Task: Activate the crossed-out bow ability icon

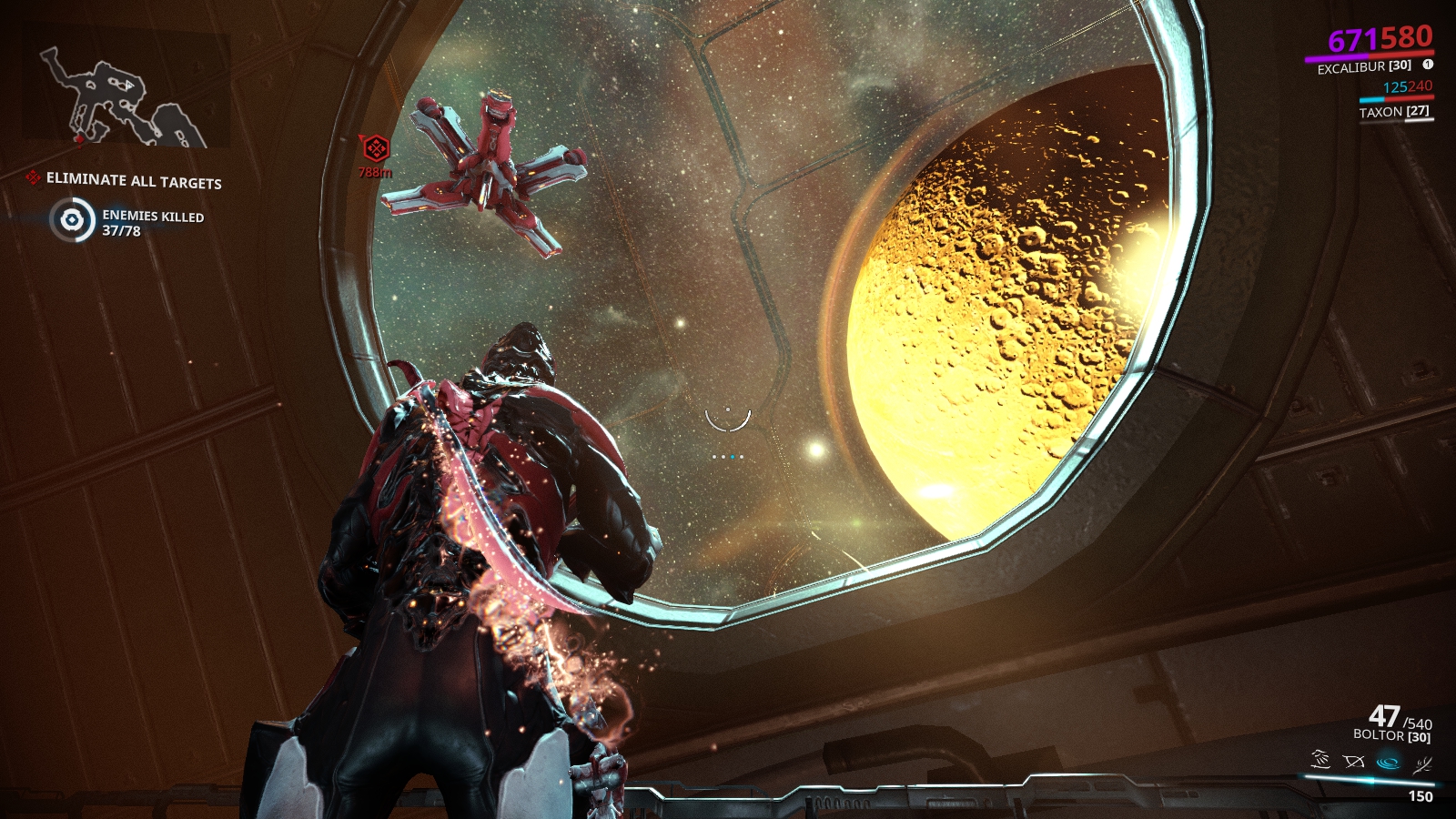Action: click(1354, 761)
